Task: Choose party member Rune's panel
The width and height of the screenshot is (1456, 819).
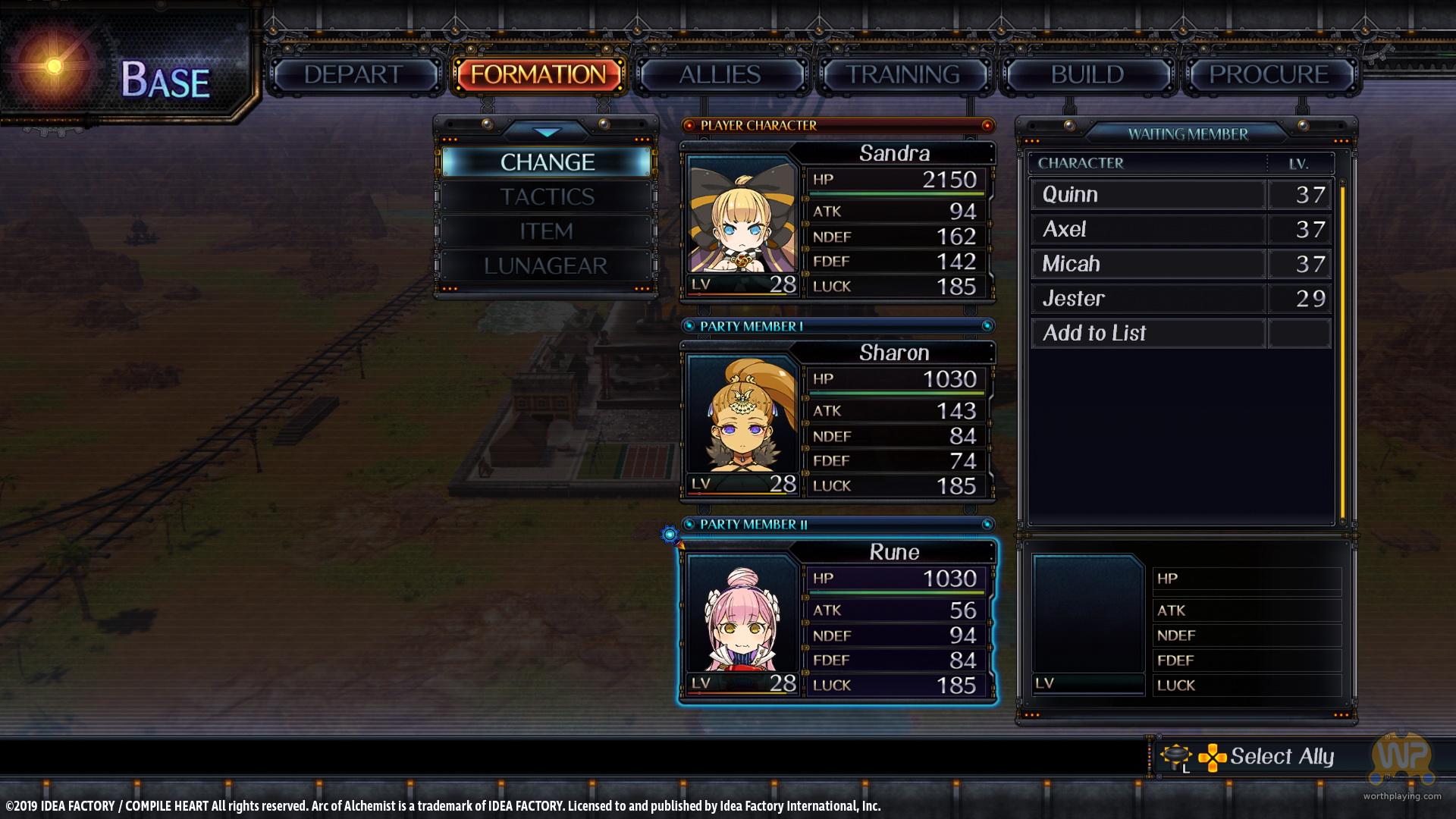Action: click(x=837, y=620)
